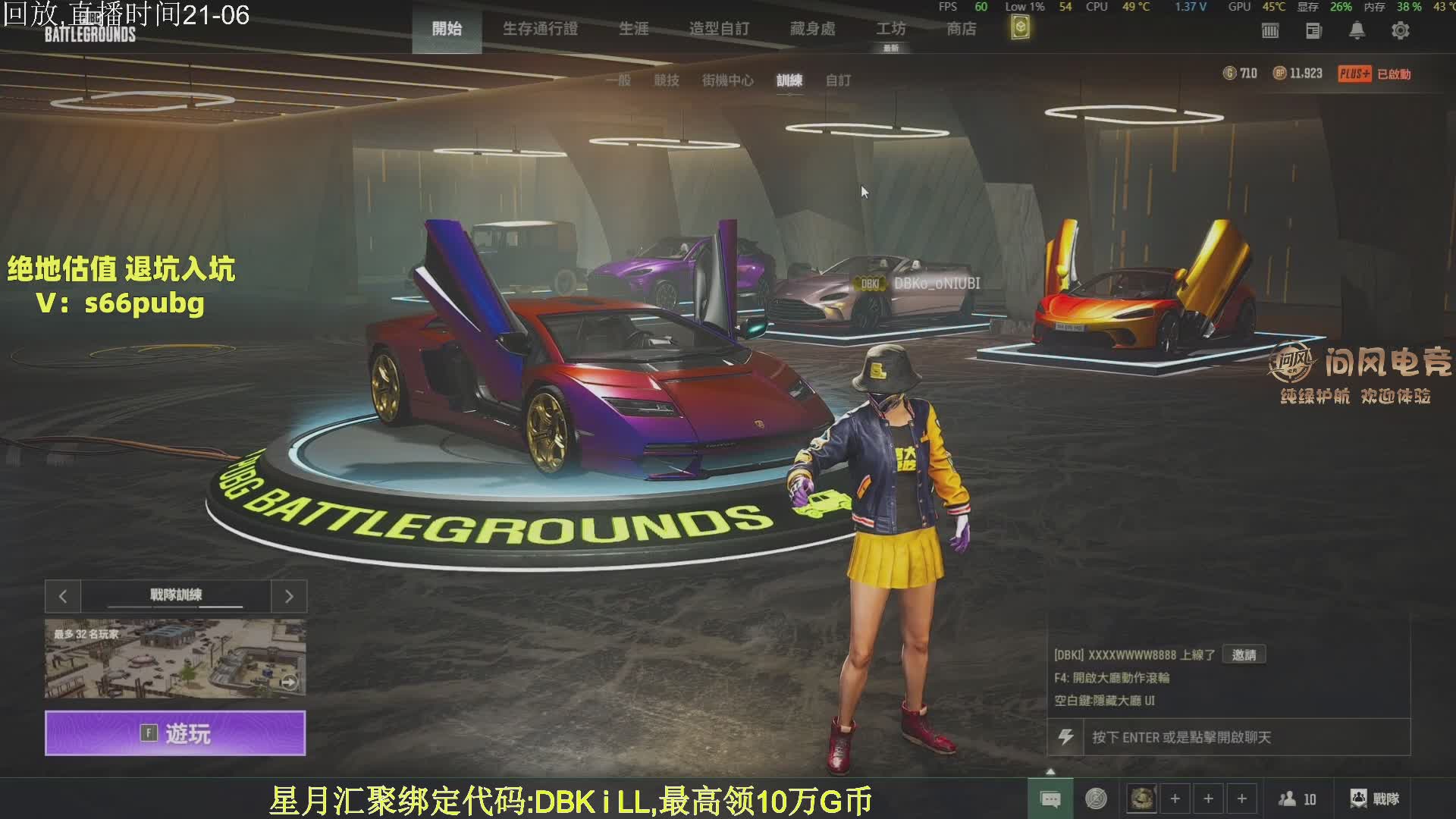
Task: Select the 戰隊訓練 map thumbnail
Action: [175, 658]
